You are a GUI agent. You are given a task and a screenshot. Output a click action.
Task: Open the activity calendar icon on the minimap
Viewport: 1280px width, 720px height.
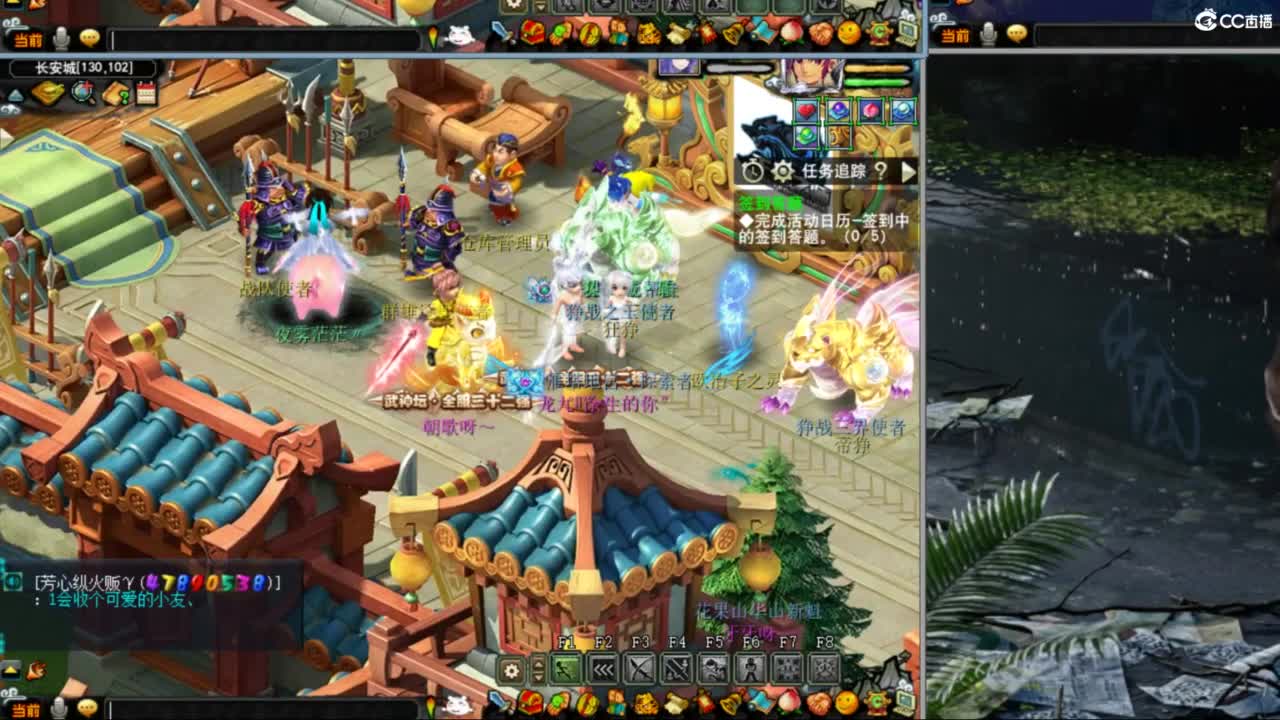tap(145, 93)
